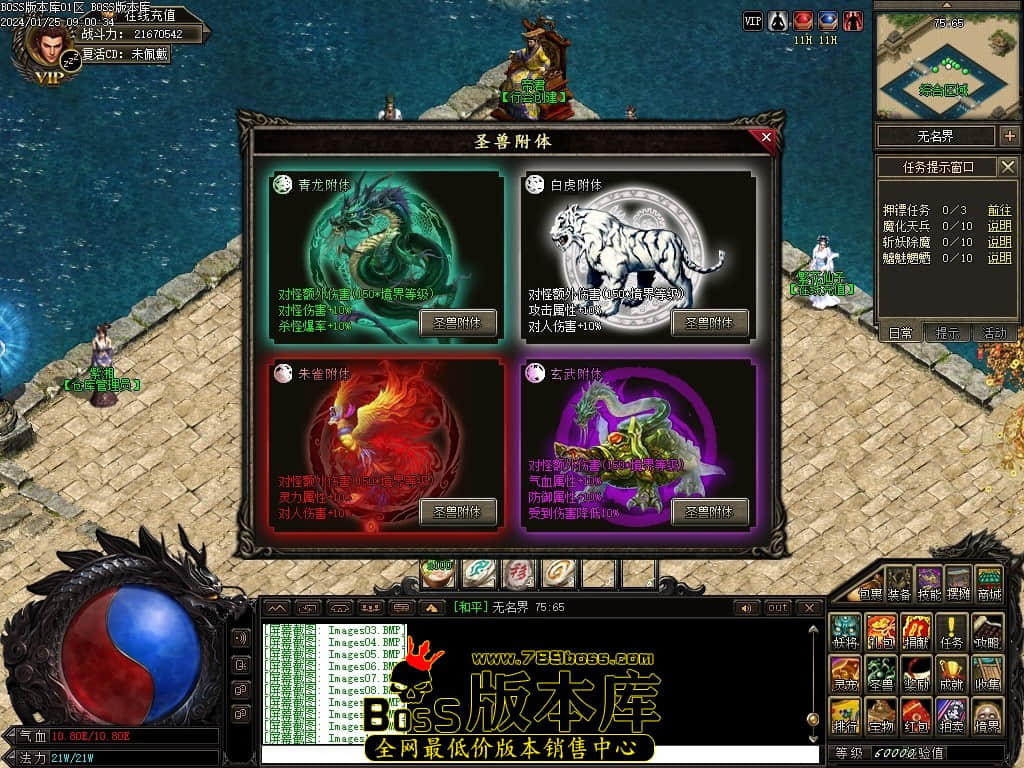The image size is (1024, 768).
Task: Open the VIP icon
Action: 753,21
